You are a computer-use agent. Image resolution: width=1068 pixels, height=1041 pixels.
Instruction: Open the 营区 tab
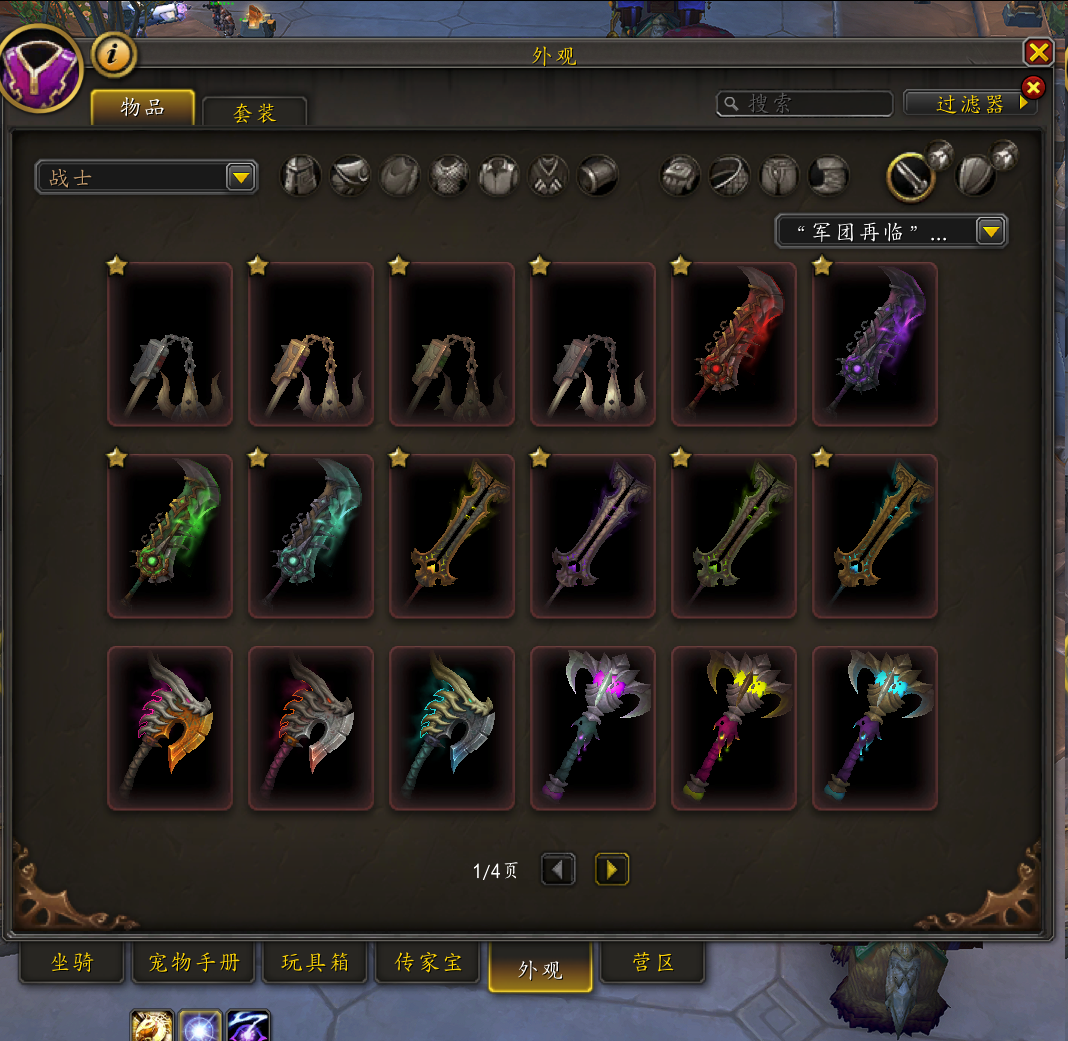pyautogui.click(x=652, y=963)
